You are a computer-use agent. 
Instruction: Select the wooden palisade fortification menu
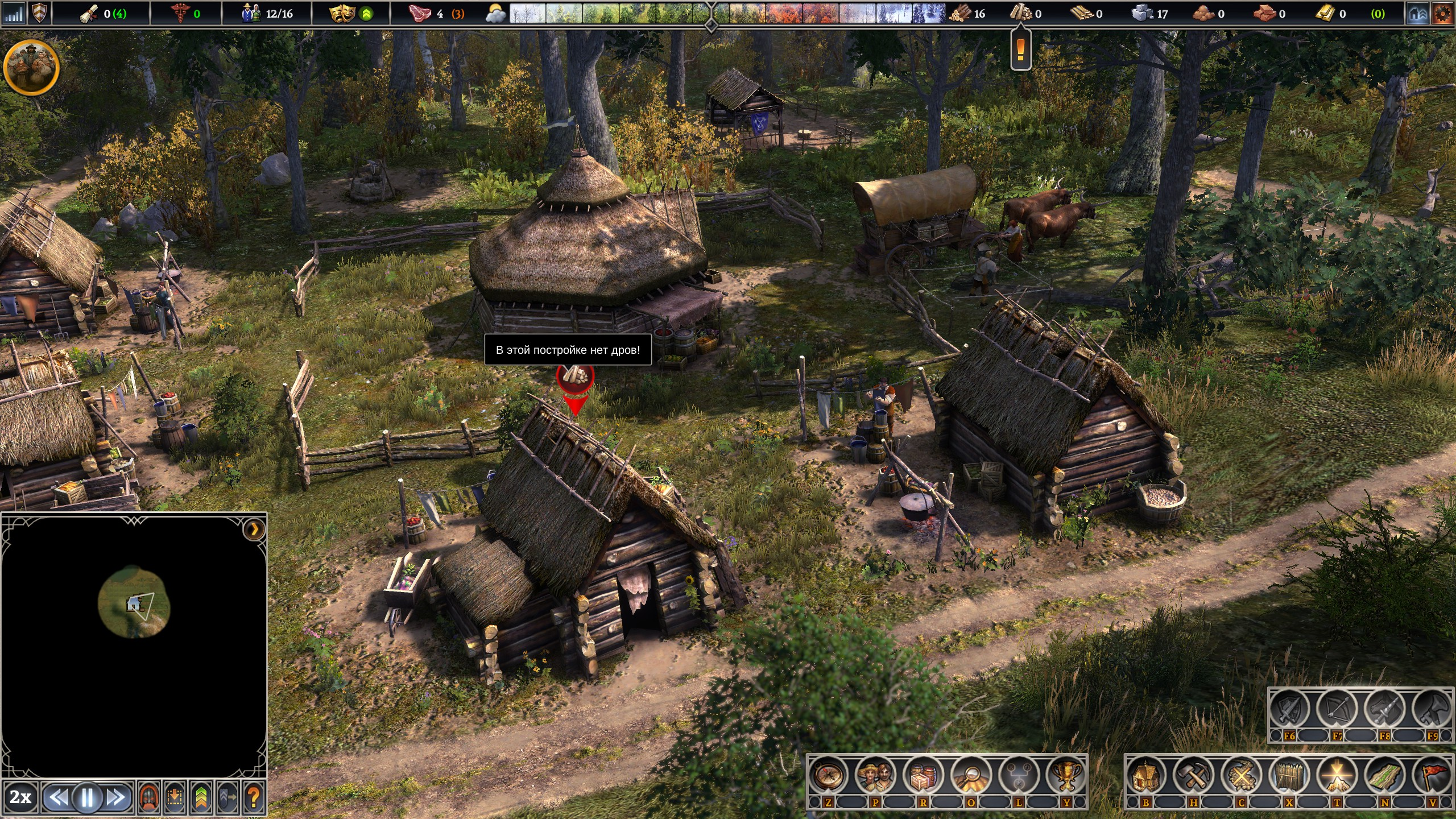coord(1289,776)
